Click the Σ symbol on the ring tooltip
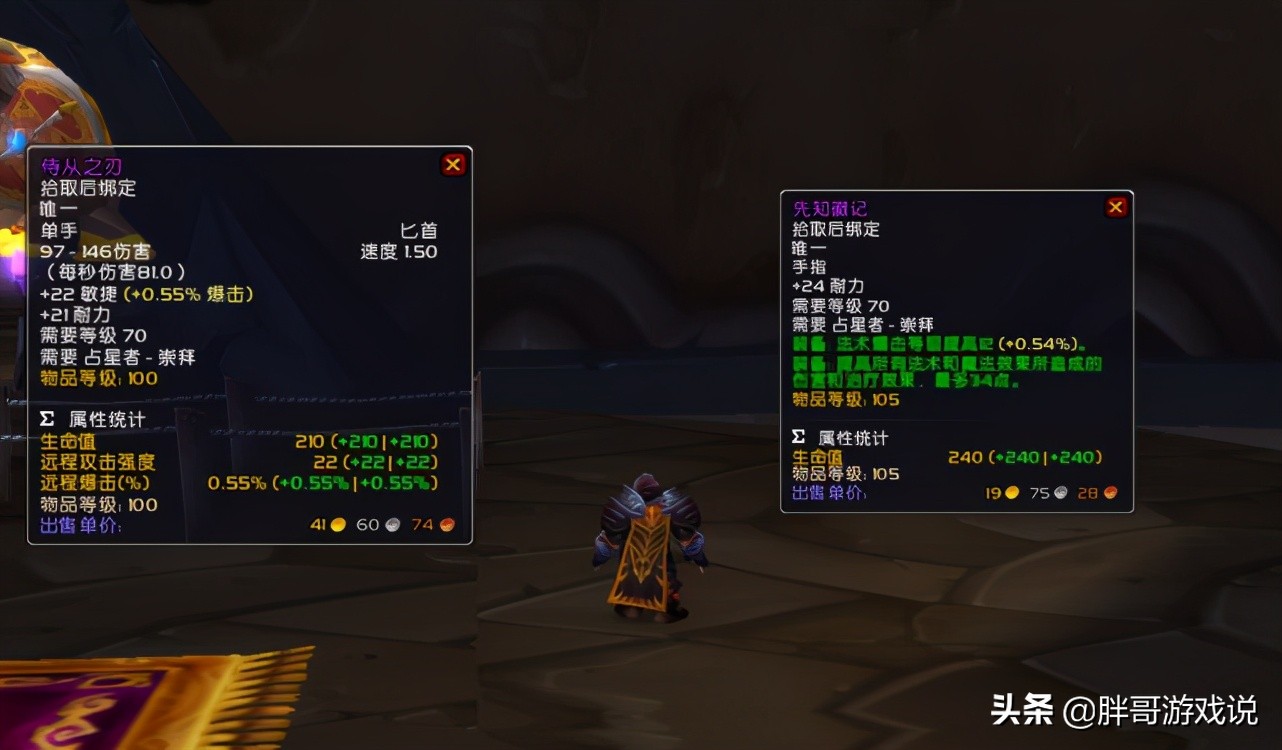1282x750 pixels. click(x=796, y=436)
